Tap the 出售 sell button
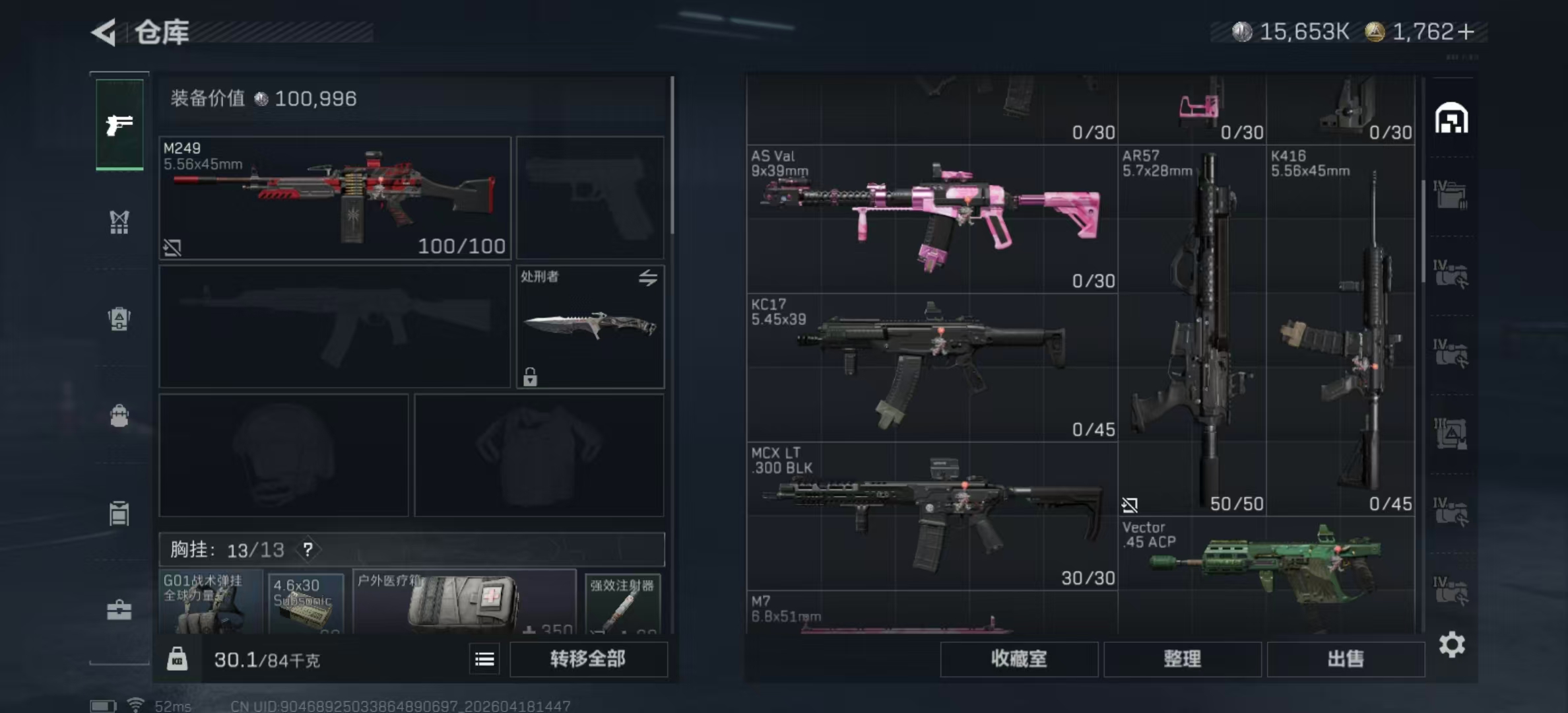1568x713 pixels. (x=1345, y=659)
